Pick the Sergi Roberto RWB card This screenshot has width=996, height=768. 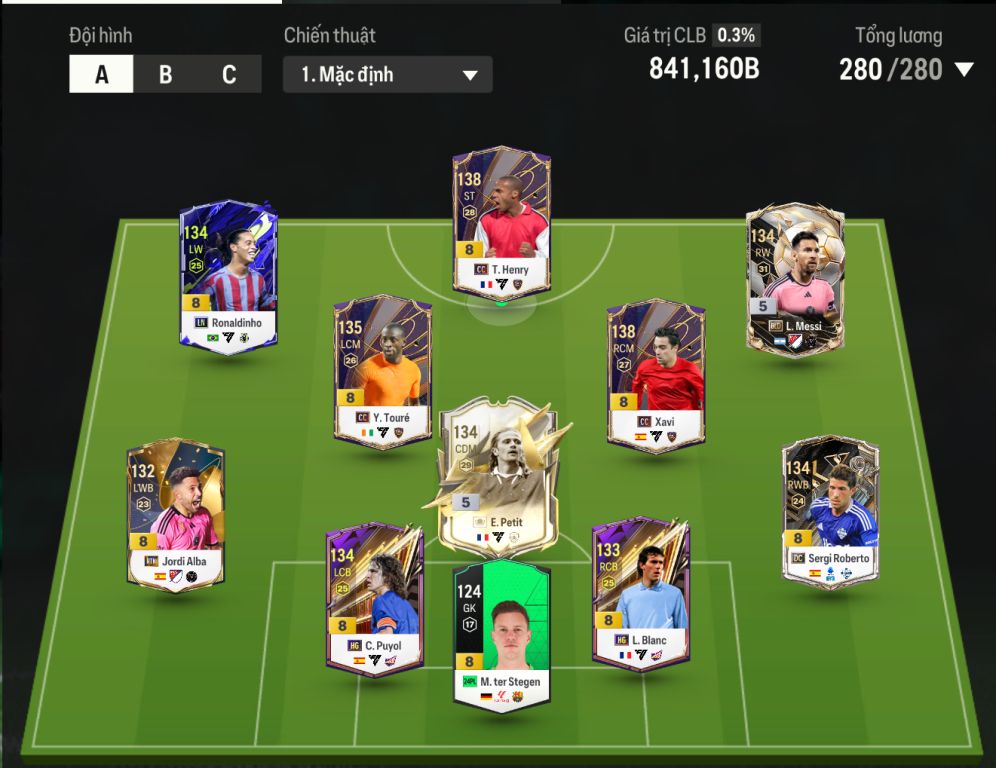pos(830,511)
